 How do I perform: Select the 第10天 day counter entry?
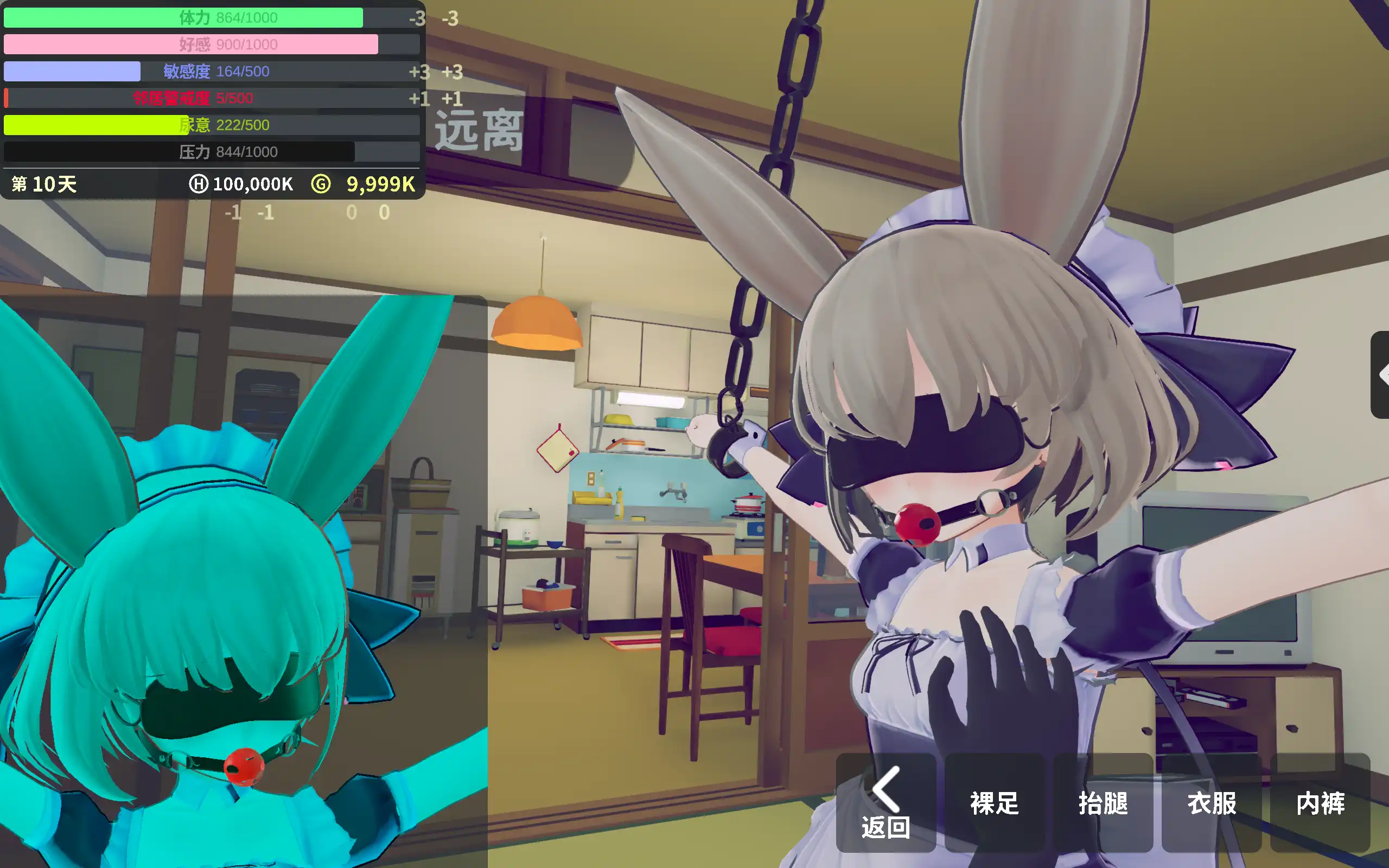tap(43, 184)
